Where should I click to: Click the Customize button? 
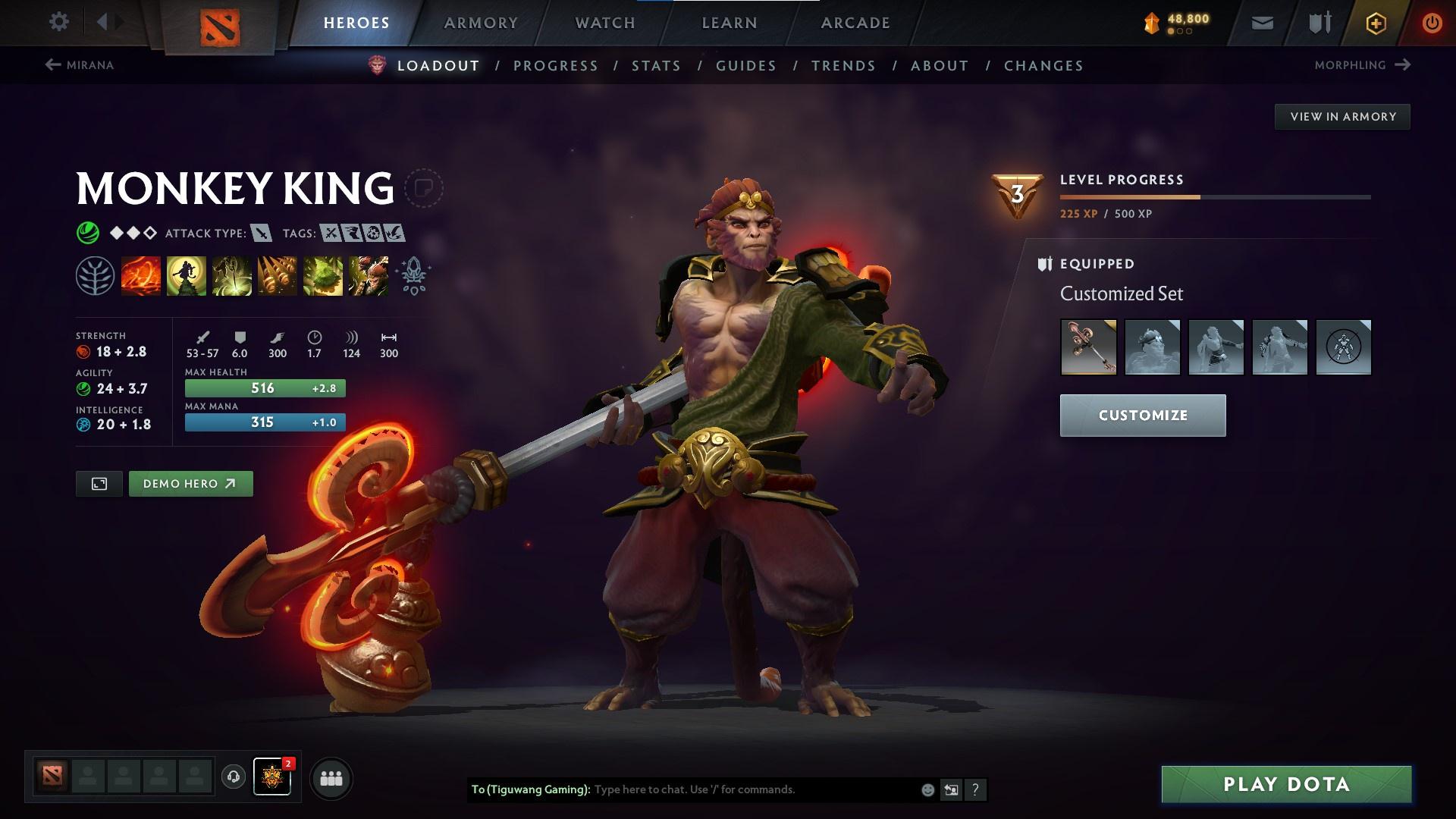(1142, 415)
